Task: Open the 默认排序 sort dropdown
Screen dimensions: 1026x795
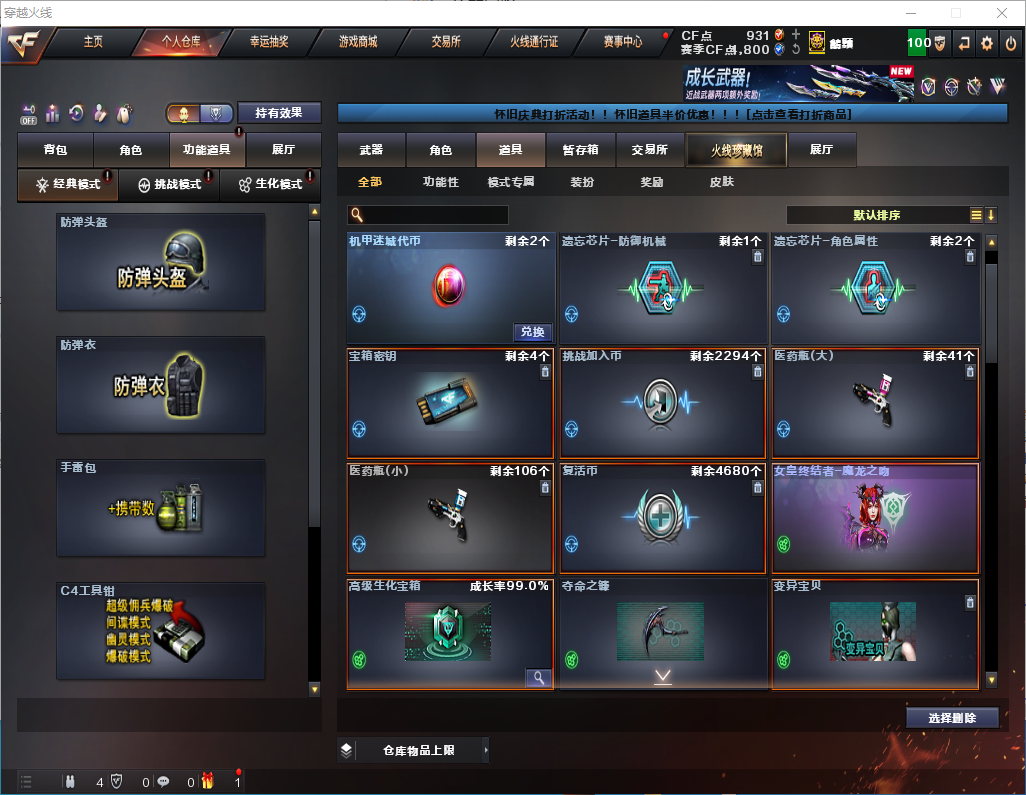Action: tap(876, 215)
